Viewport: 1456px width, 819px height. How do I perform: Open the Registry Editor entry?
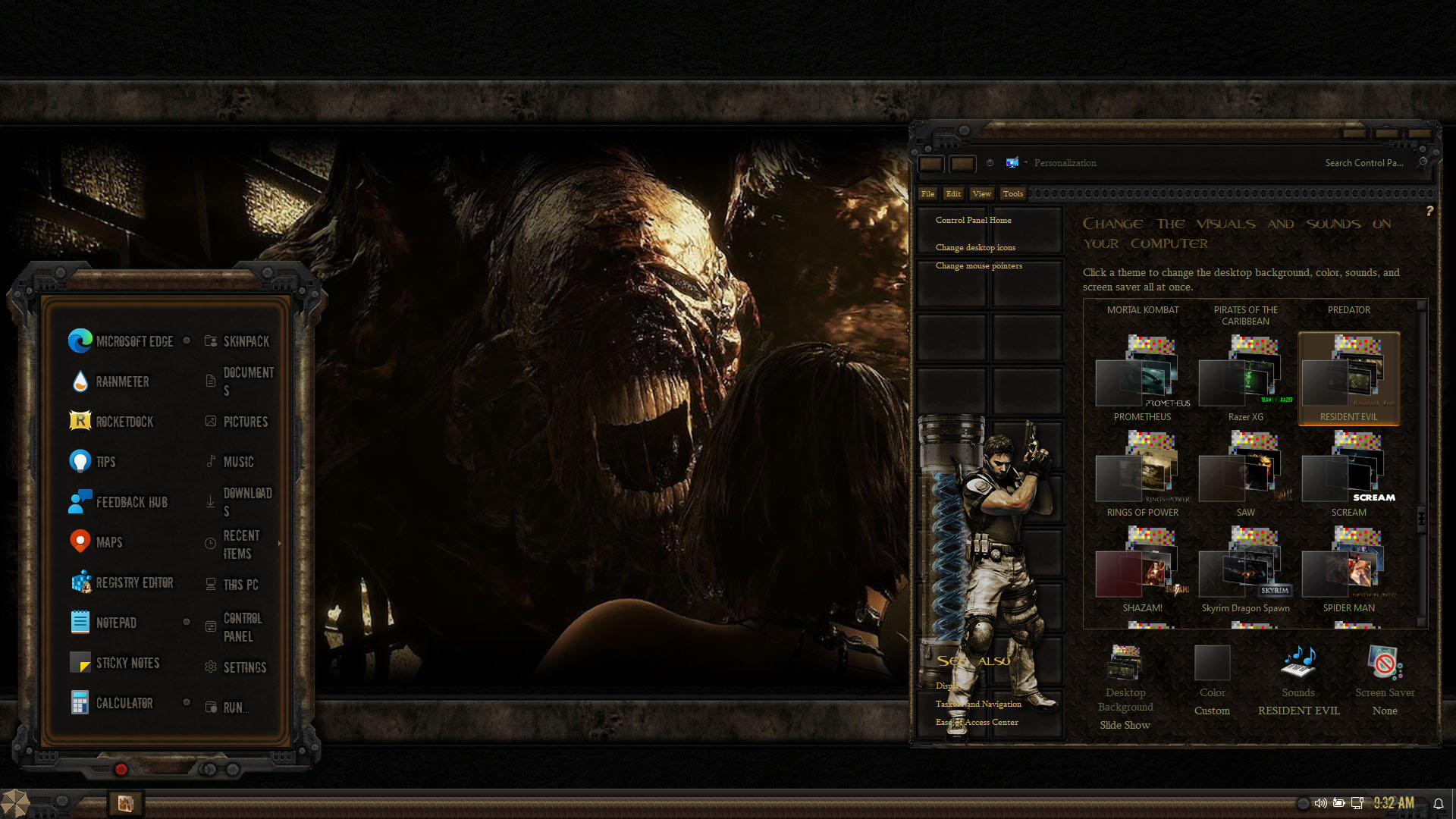click(122, 582)
